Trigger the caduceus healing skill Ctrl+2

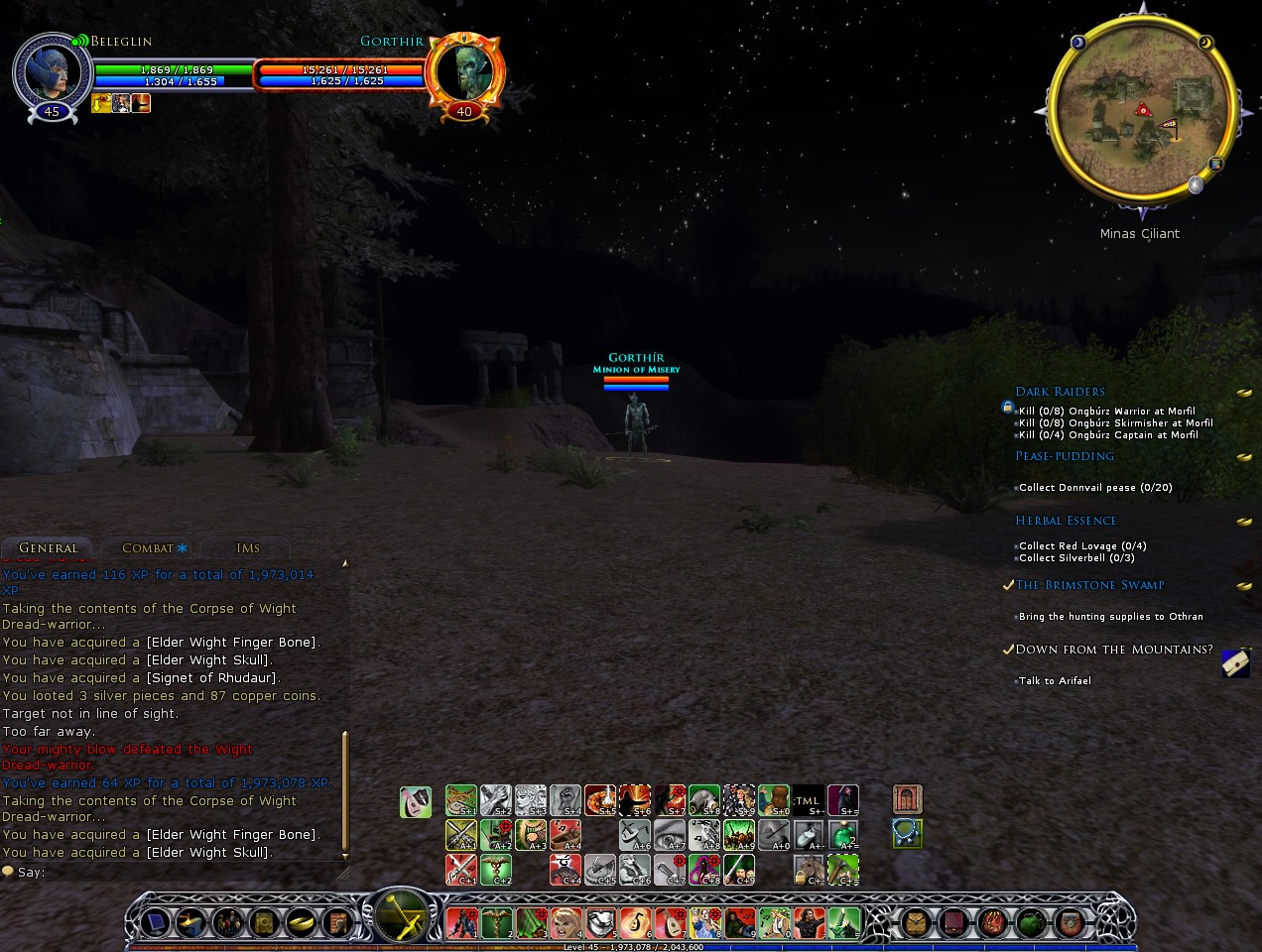pyautogui.click(x=496, y=870)
